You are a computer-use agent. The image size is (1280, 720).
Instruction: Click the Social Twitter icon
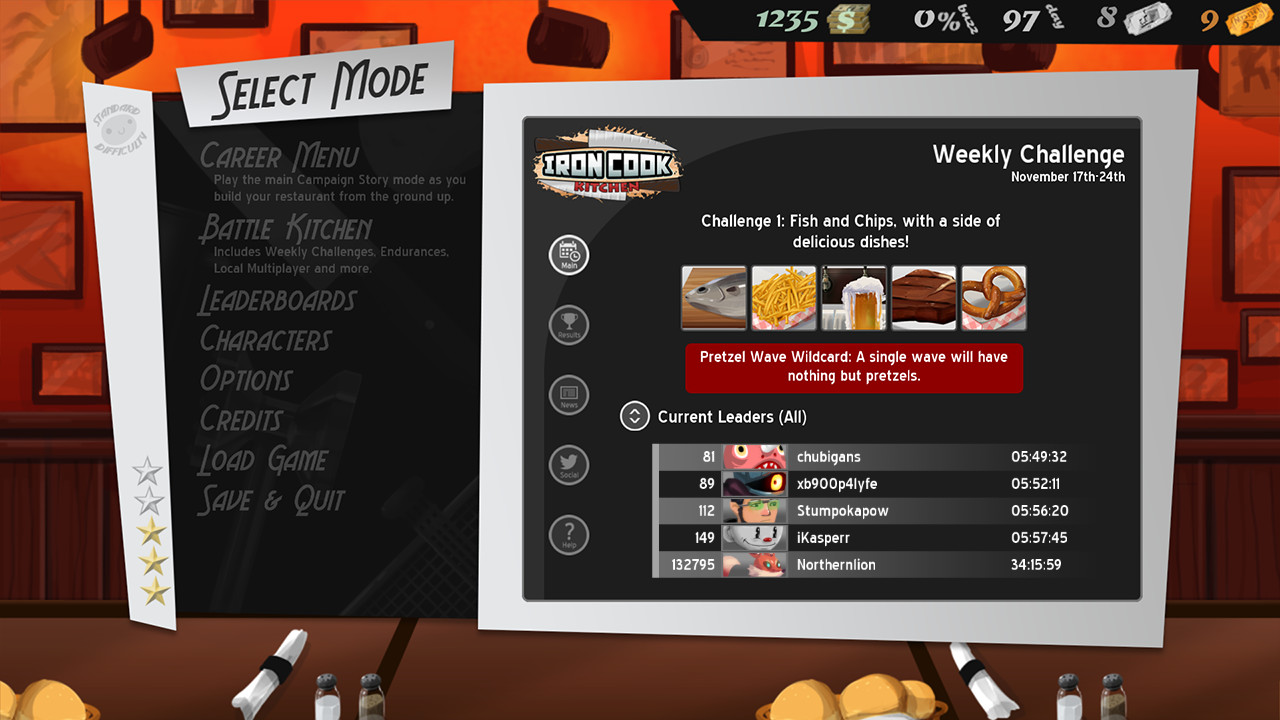pos(568,465)
